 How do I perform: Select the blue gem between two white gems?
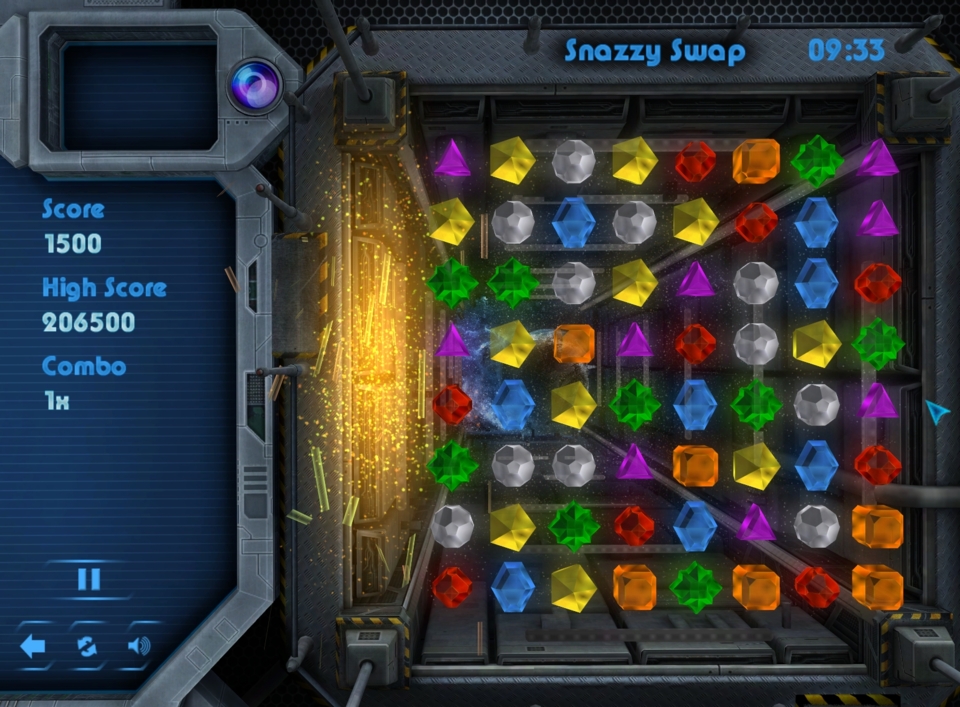[x=573, y=222]
